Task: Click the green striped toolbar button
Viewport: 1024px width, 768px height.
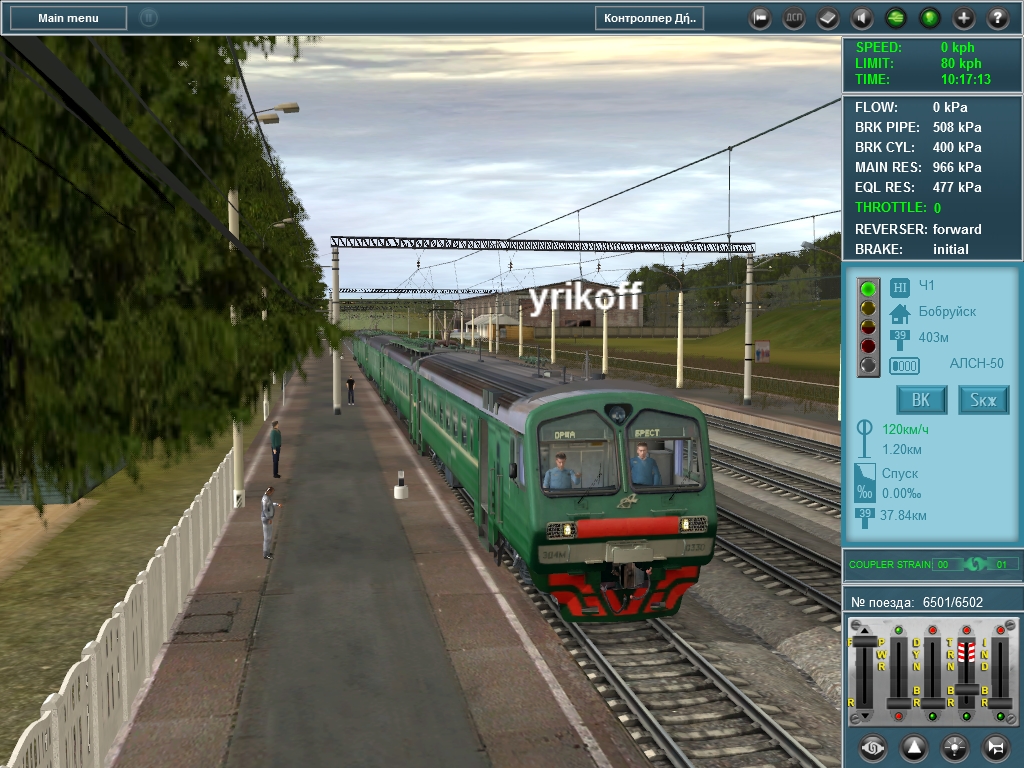Action: [x=896, y=18]
